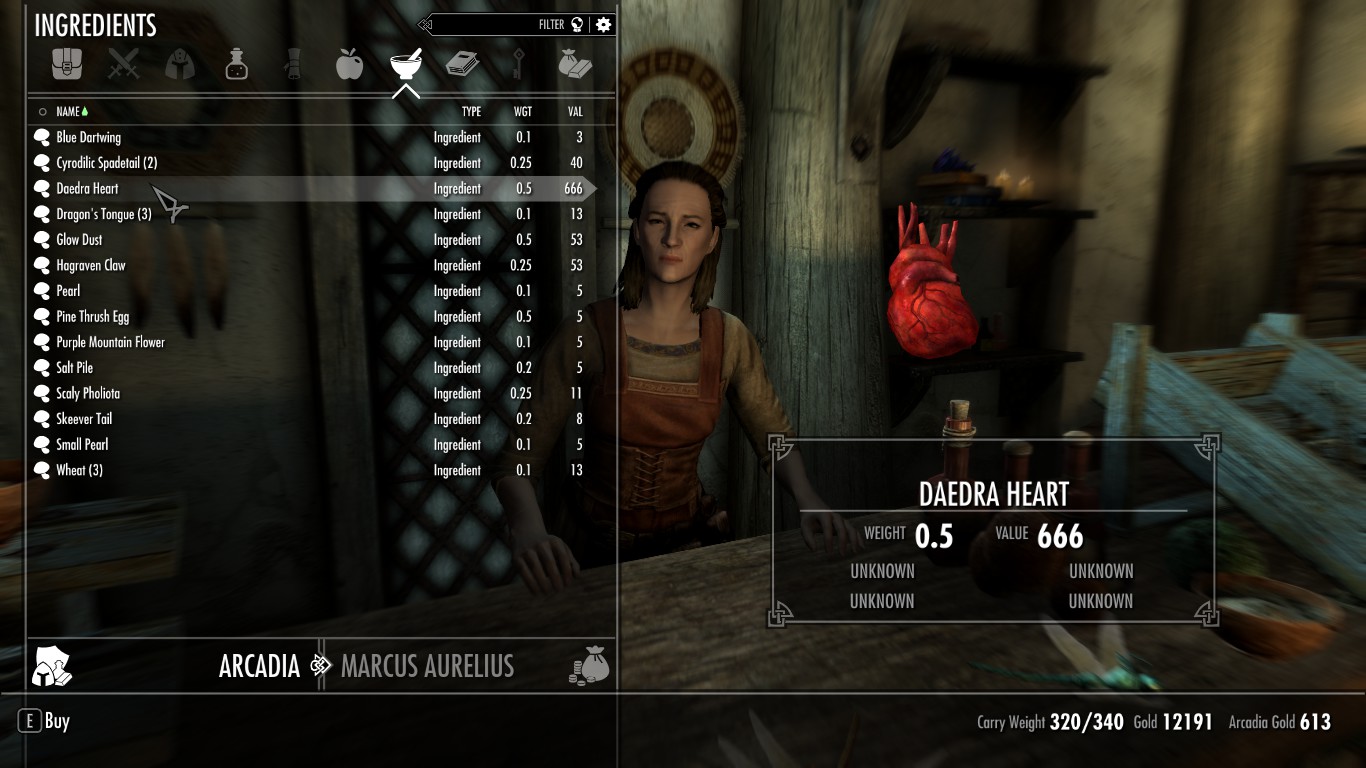Show the food category with apple icon
The width and height of the screenshot is (1366, 768).
tap(349, 65)
